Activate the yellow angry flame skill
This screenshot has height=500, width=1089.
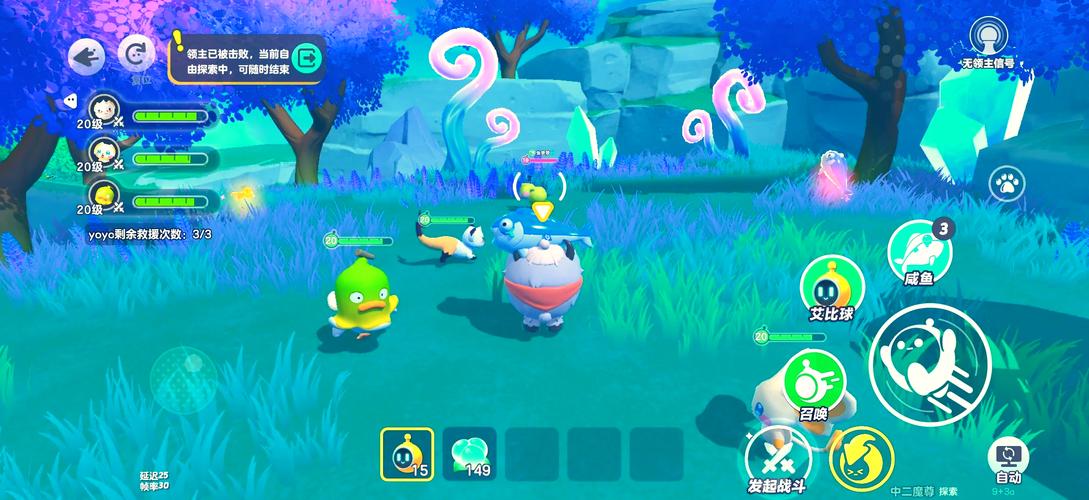click(x=861, y=457)
